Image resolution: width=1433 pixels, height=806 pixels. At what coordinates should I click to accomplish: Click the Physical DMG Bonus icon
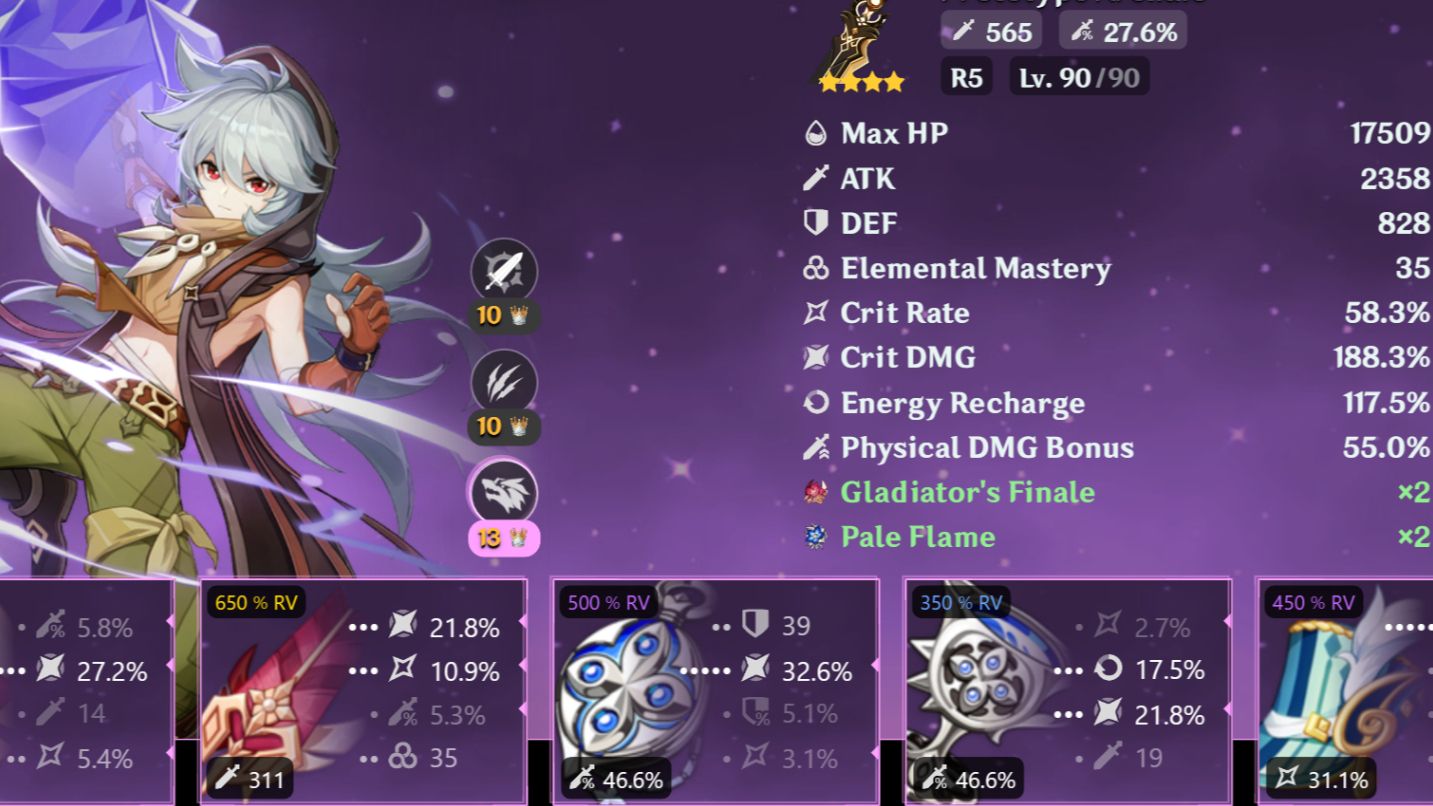816,447
